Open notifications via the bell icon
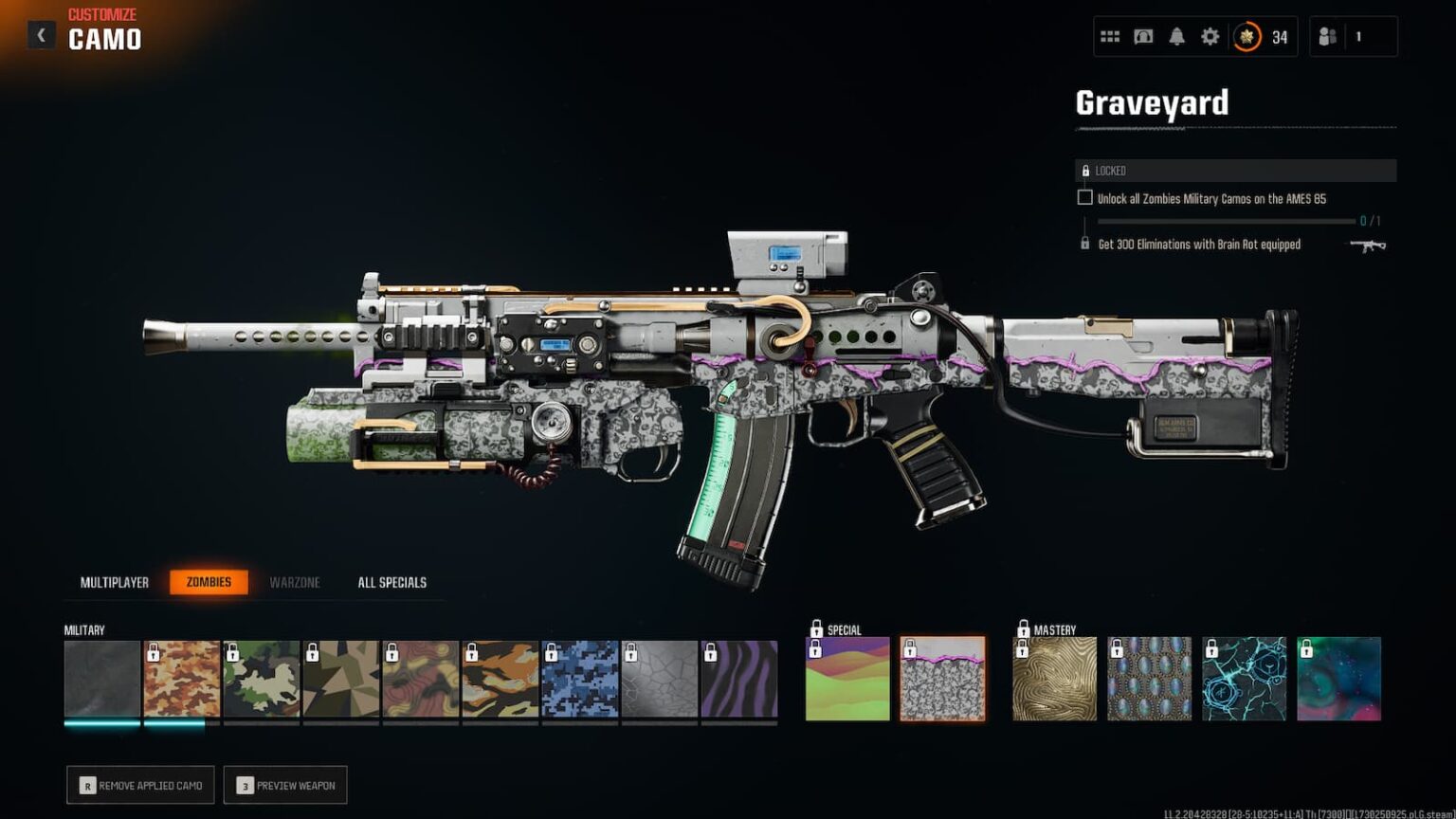The height and width of the screenshot is (819, 1456). [x=1177, y=35]
